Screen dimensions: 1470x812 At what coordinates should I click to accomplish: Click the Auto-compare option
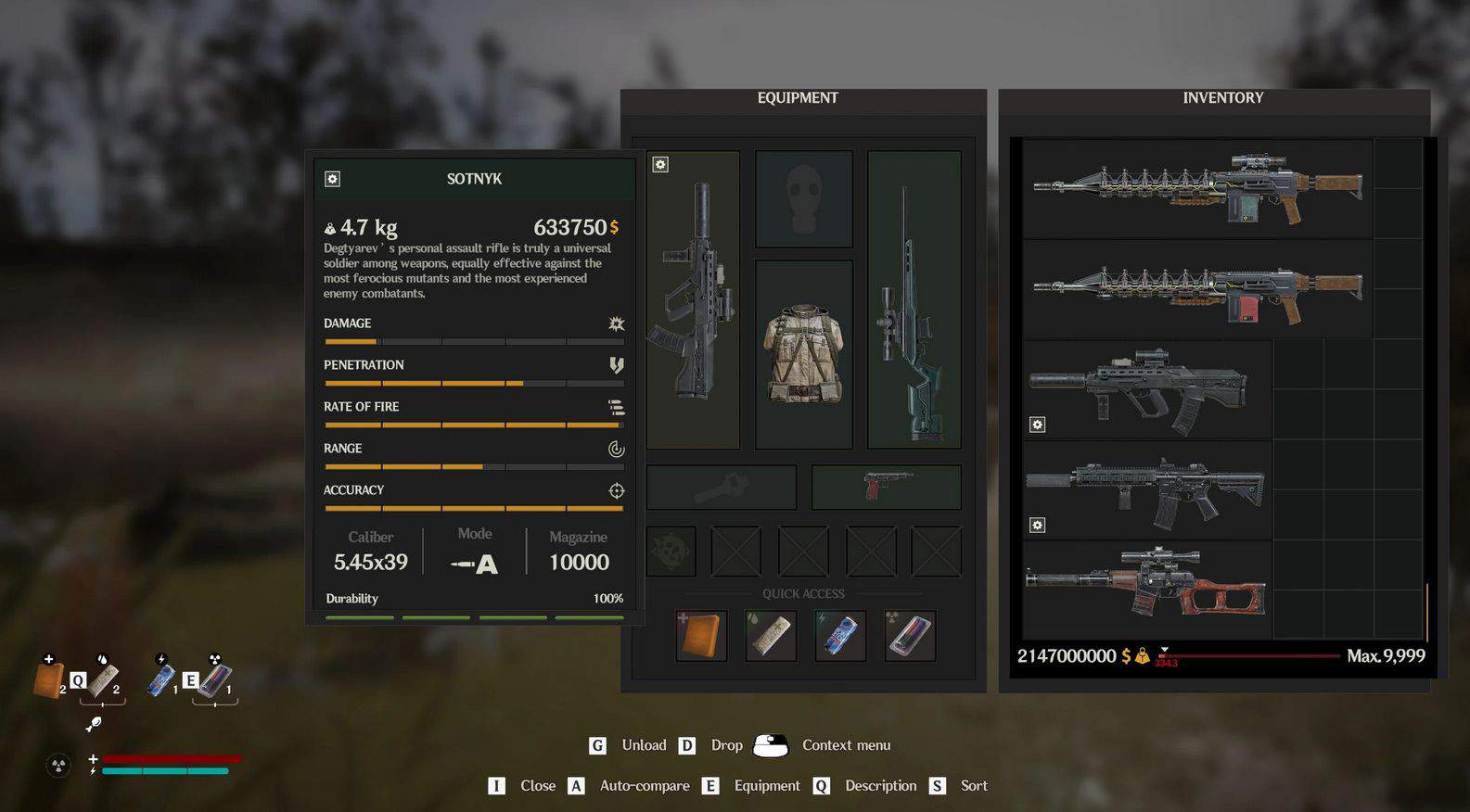tap(644, 786)
